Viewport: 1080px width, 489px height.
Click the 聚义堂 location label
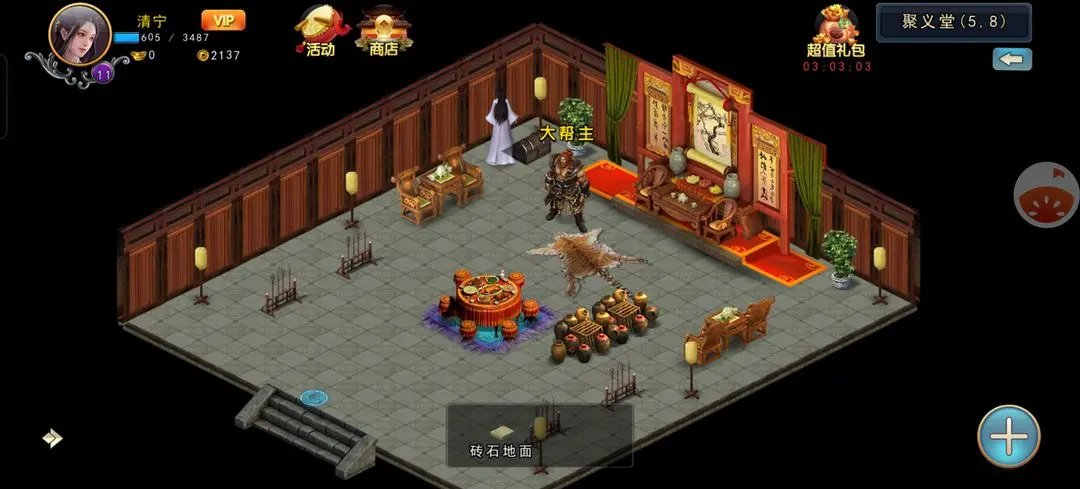[x=953, y=22]
